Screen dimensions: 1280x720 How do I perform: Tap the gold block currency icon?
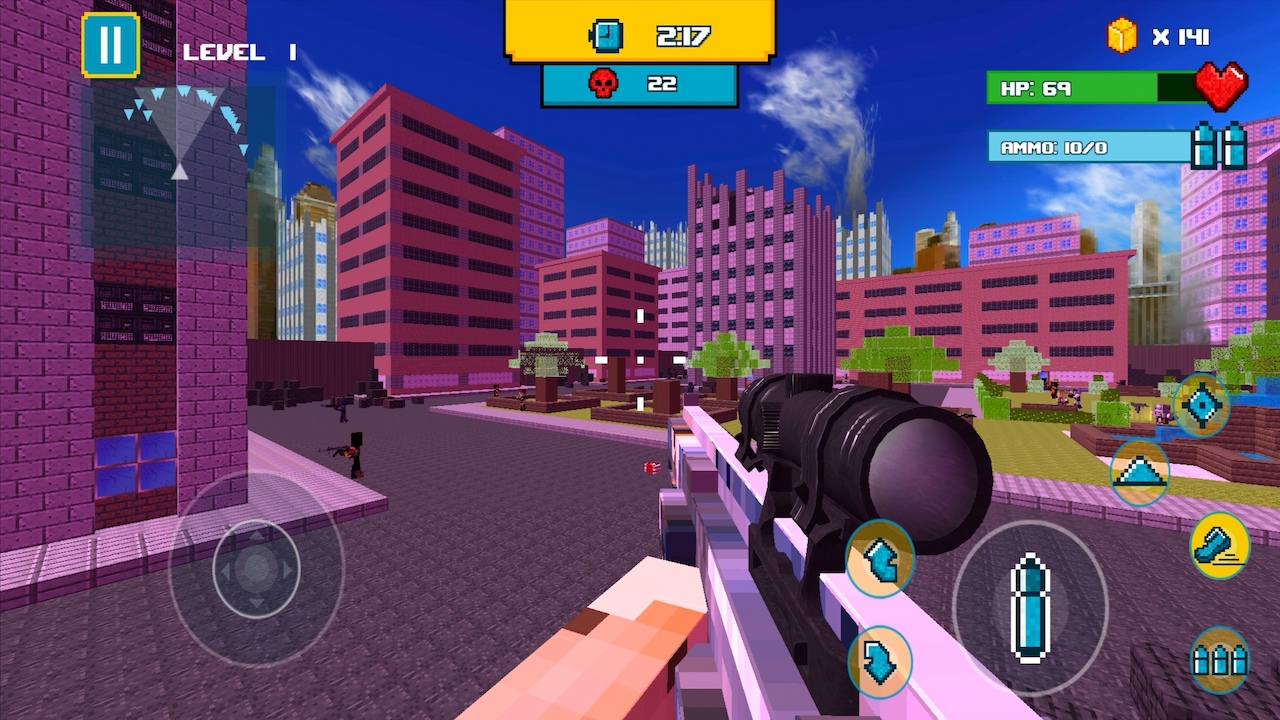[1122, 36]
